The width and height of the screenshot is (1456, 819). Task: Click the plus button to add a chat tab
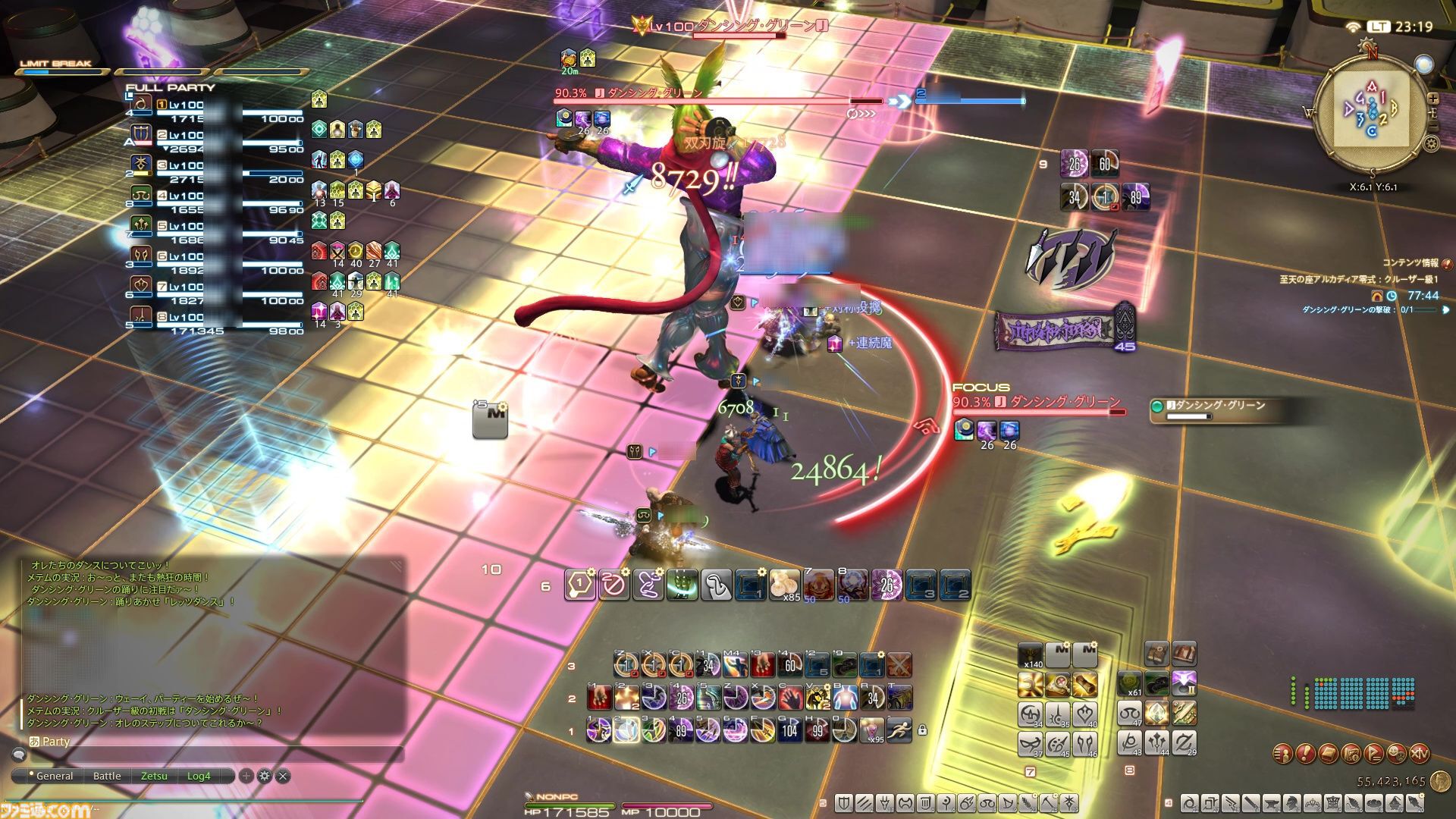(x=246, y=776)
